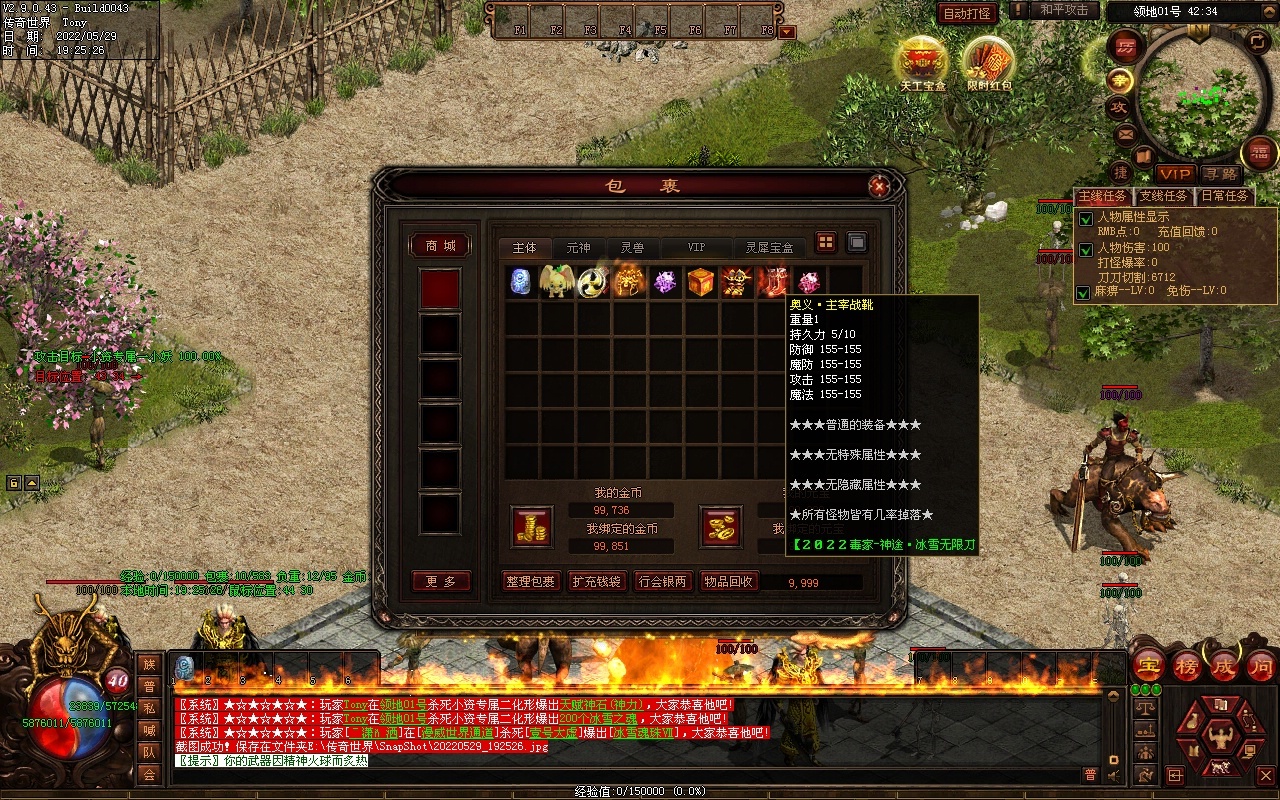Click the 更多 button
Viewport: 1280px width, 800px height.
[441, 581]
